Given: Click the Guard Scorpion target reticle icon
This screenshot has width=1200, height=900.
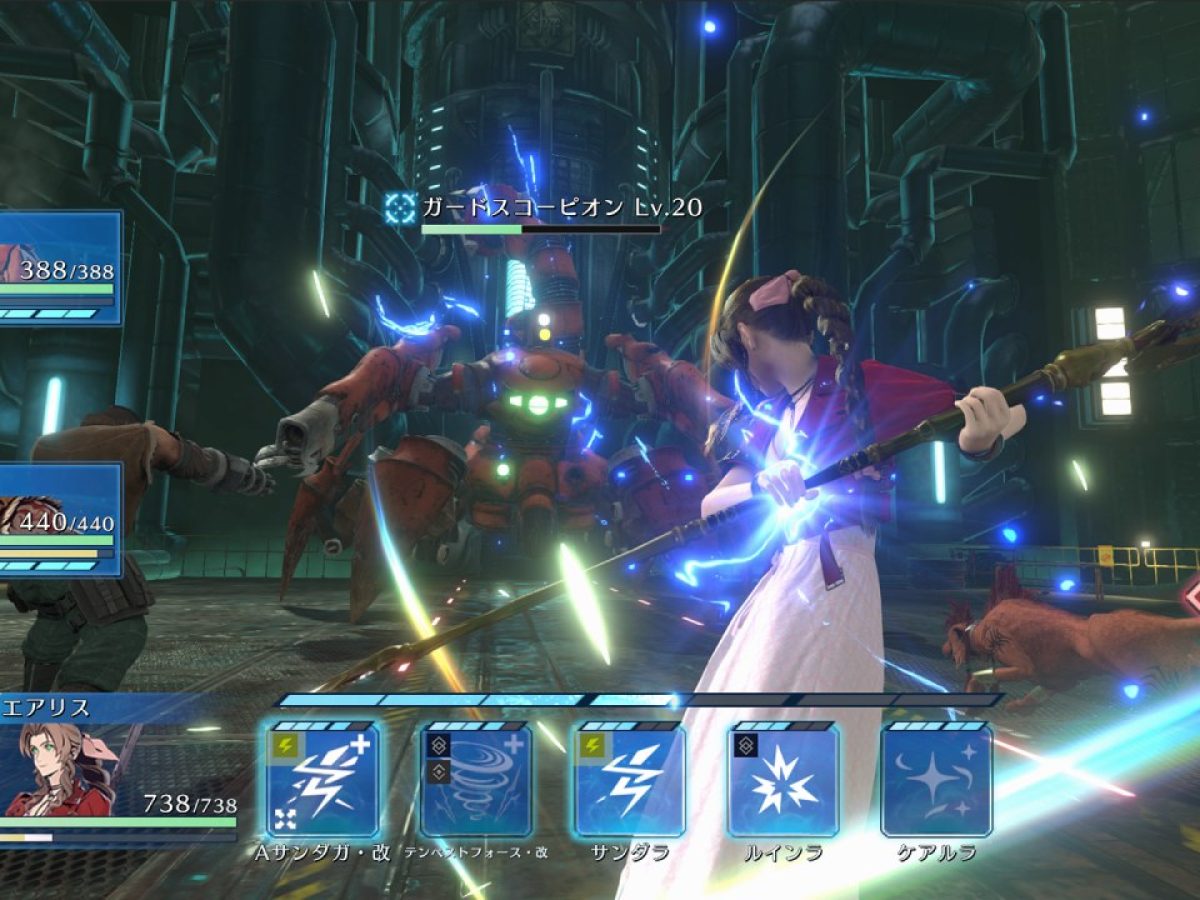Looking at the screenshot, I should click(401, 208).
